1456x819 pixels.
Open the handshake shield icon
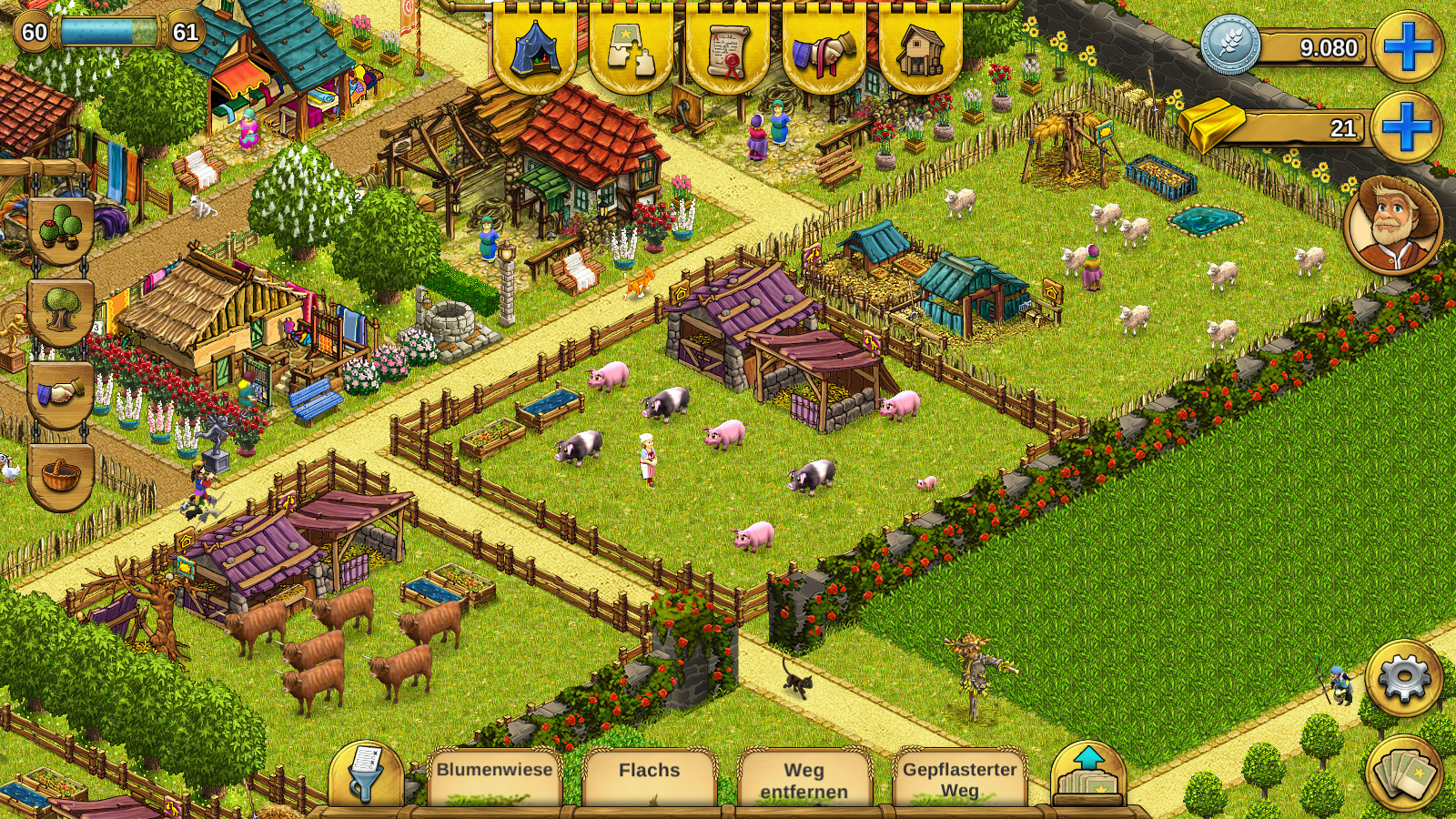[61, 393]
